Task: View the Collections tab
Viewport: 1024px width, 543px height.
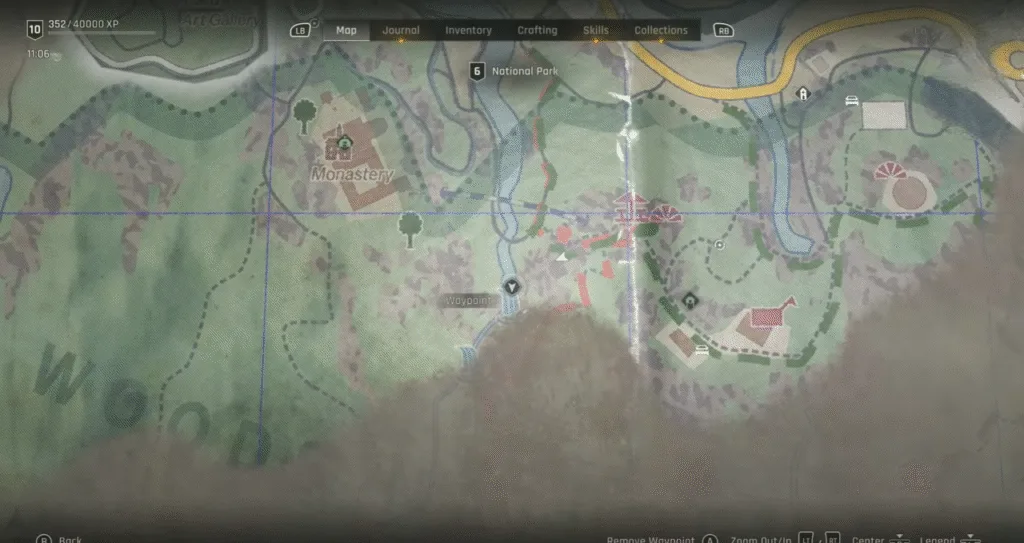Action: 661,30
